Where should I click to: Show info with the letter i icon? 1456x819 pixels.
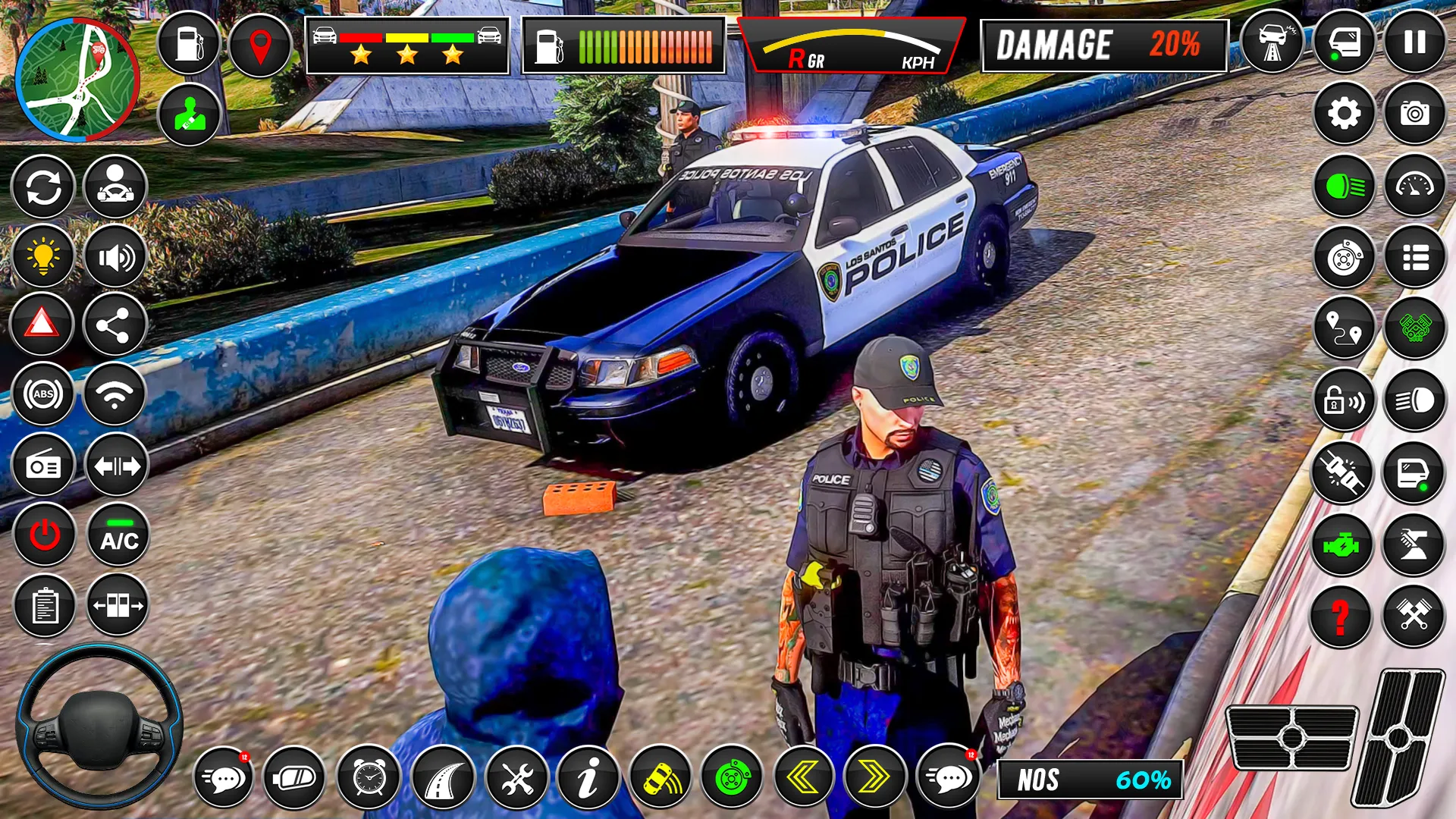(x=588, y=778)
